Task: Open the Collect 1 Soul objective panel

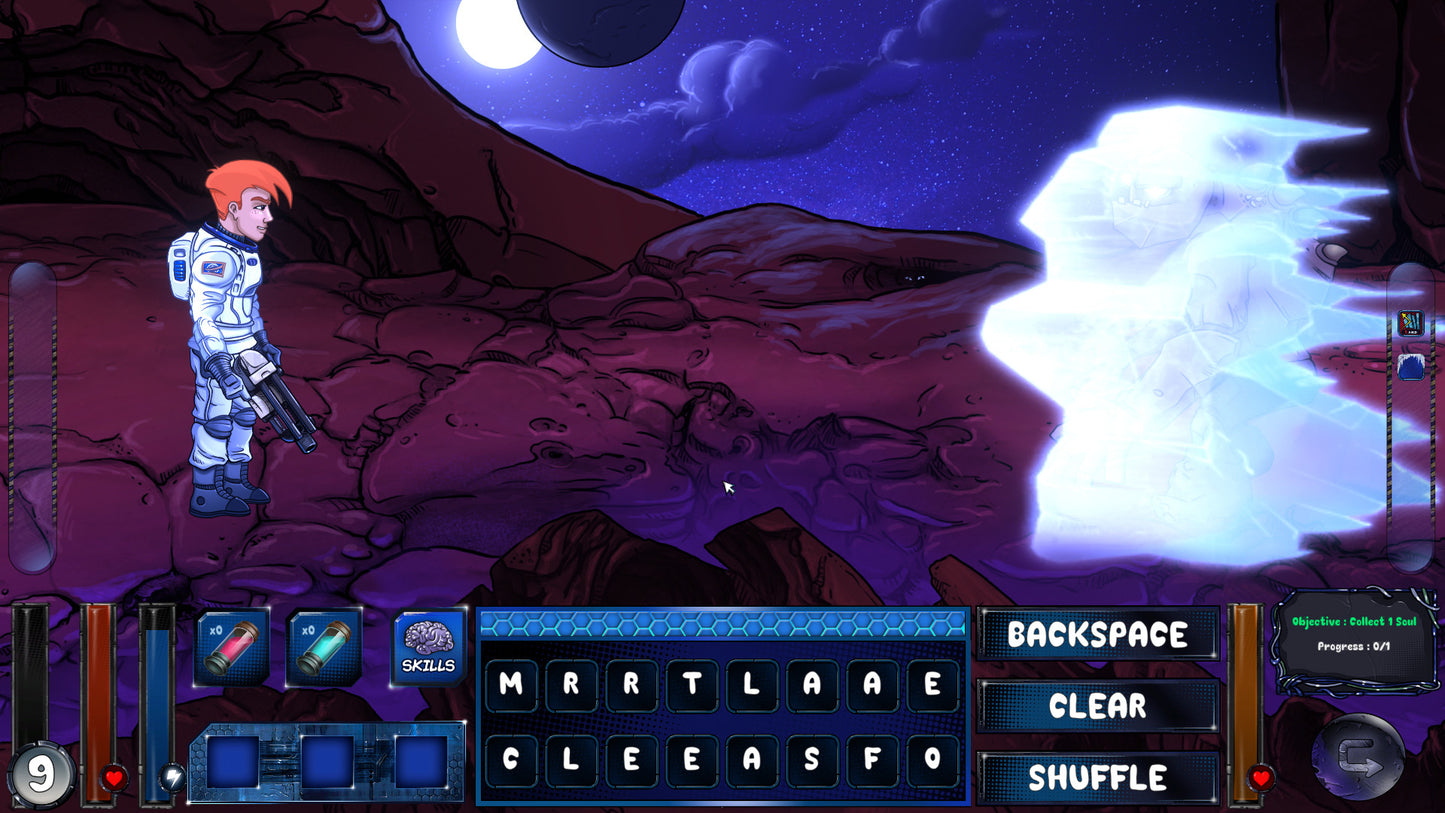Action: click(x=1354, y=635)
